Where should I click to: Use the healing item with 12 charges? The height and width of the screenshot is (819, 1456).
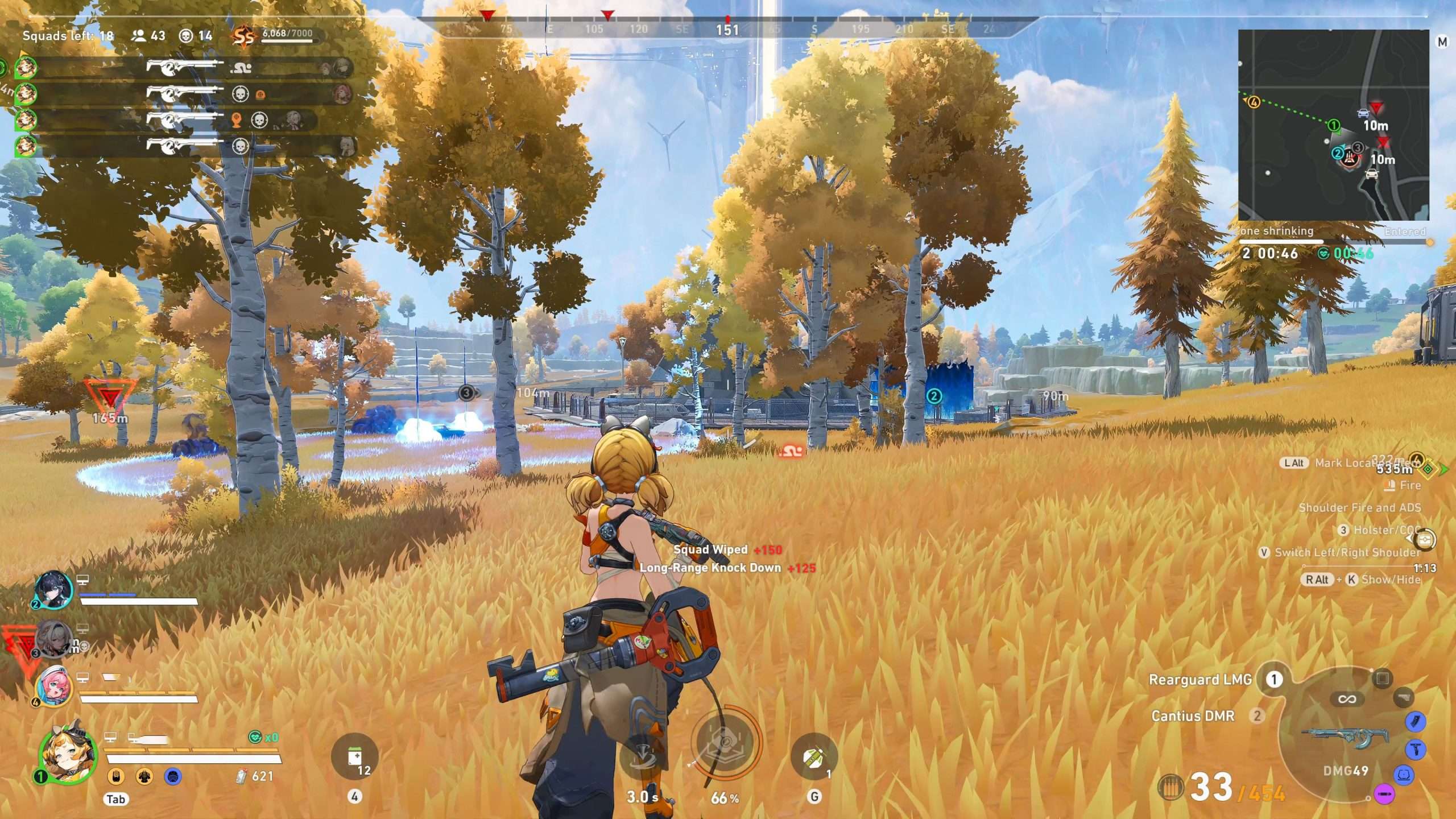pyautogui.click(x=354, y=757)
